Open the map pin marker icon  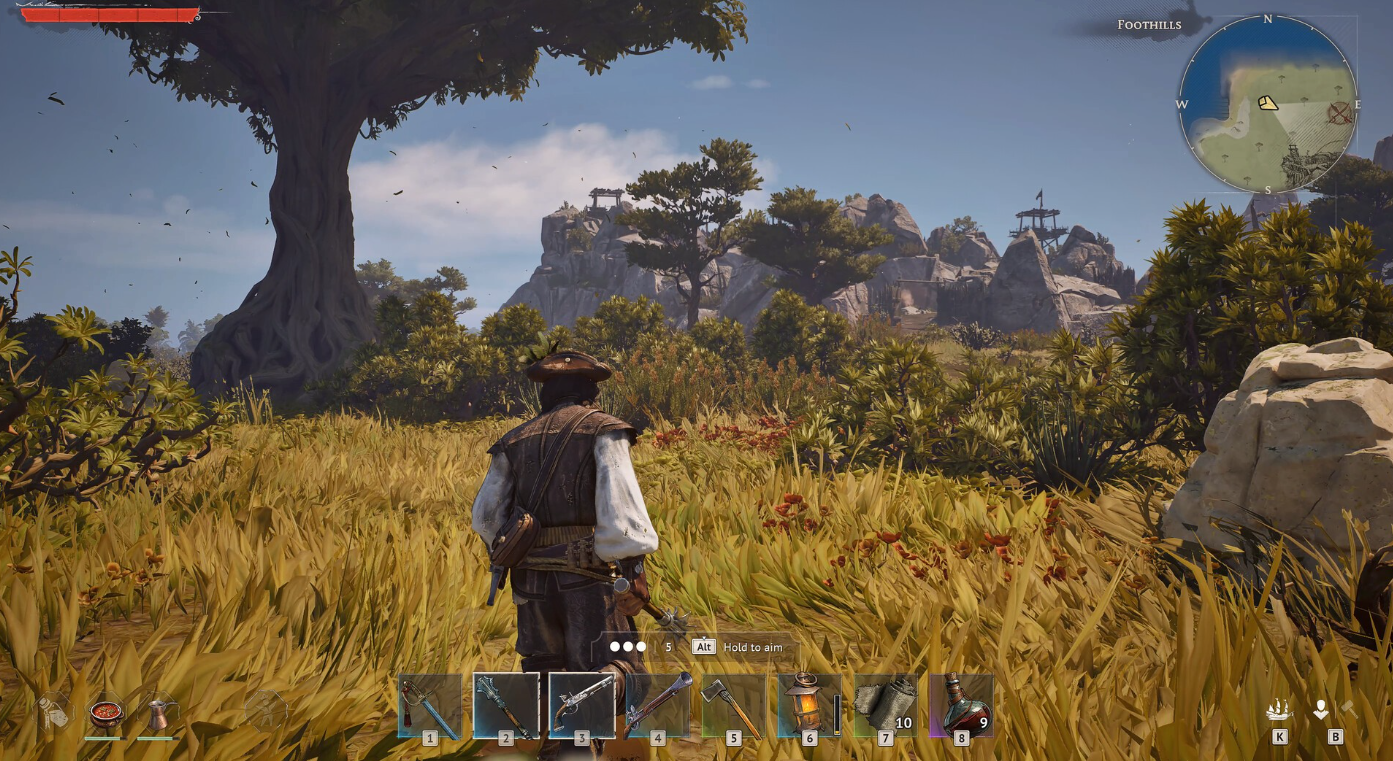[x=1321, y=710]
